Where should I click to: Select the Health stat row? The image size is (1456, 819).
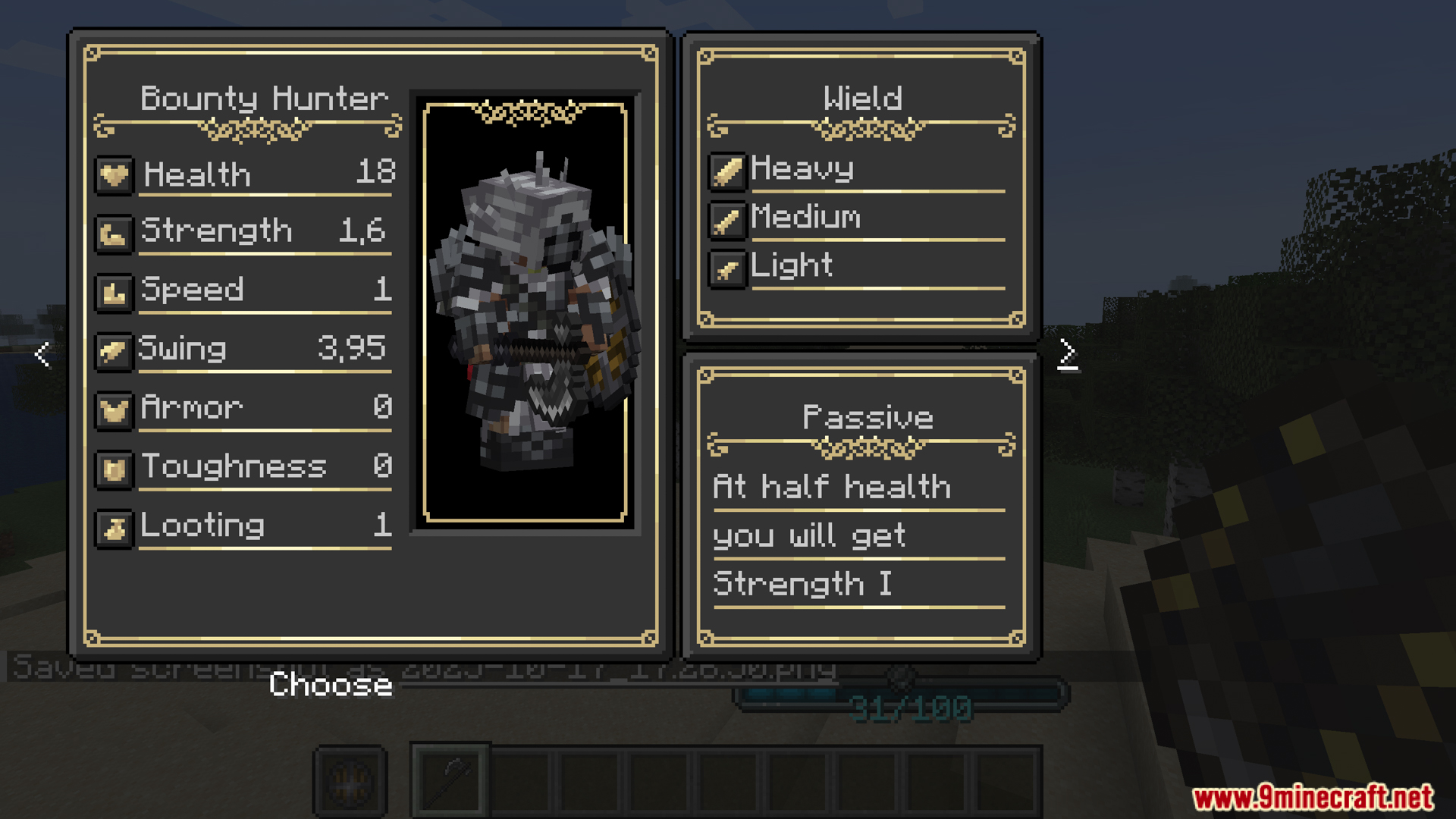click(x=244, y=174)
